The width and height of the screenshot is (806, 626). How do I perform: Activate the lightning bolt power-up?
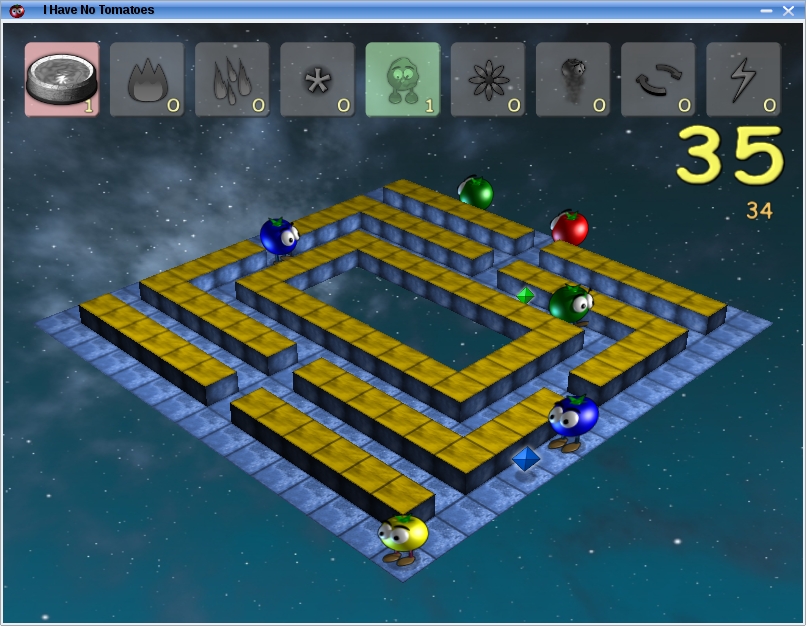click(x=743, y=79)
